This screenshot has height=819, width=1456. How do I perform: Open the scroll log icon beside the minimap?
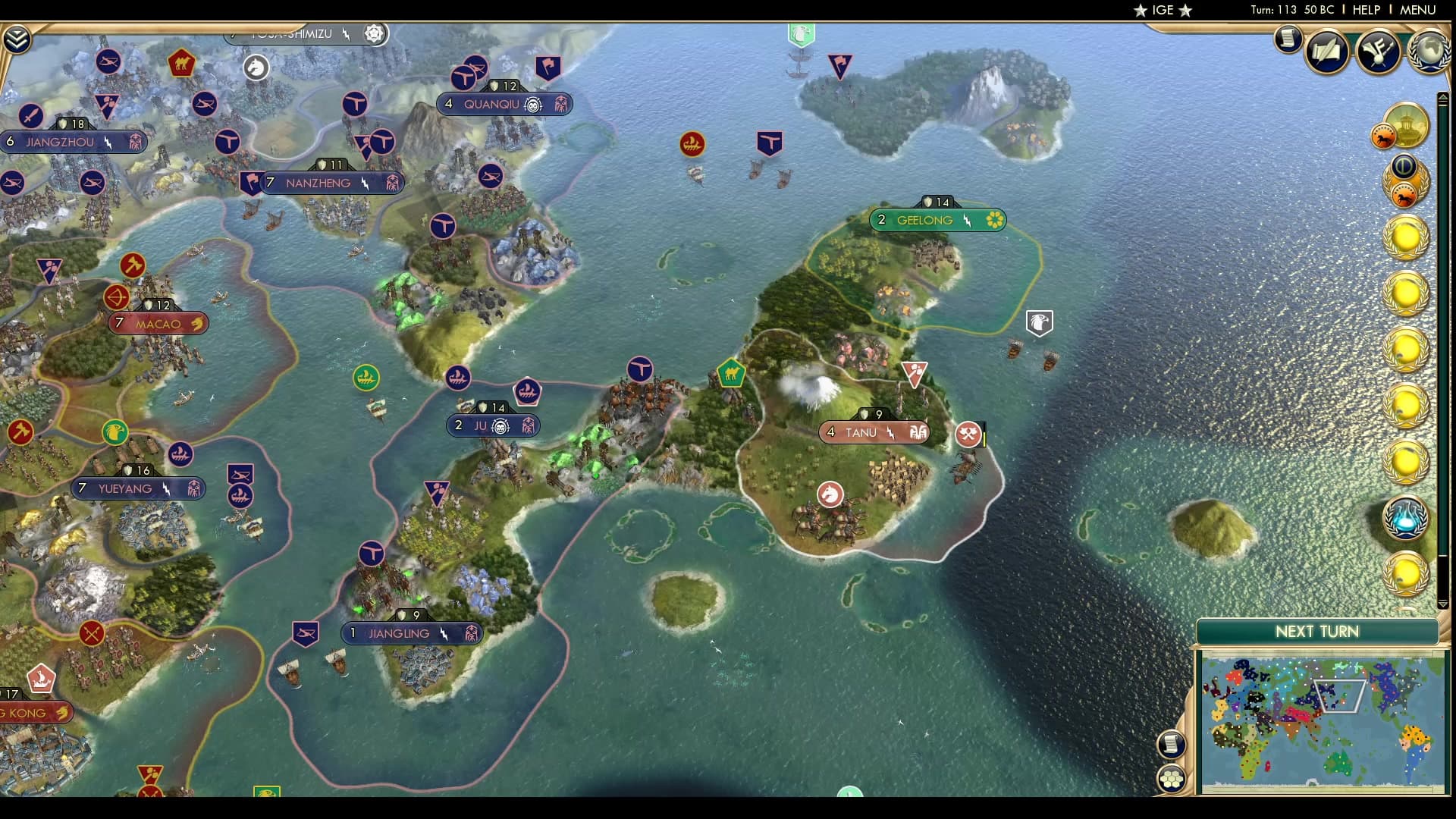pyautogui.click(x=1172, y=742)
